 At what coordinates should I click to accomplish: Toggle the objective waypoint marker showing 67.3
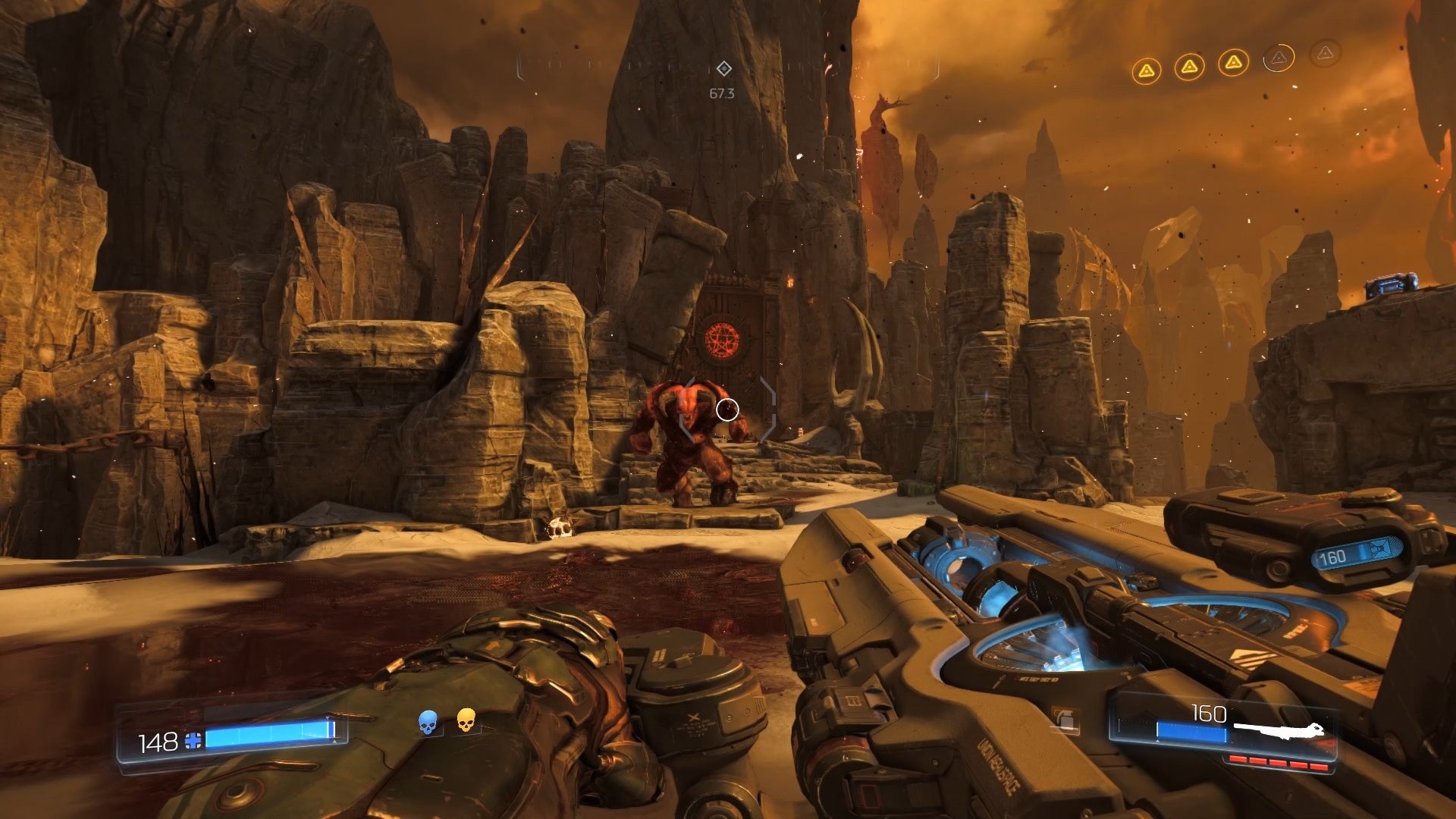pos(724,70)
